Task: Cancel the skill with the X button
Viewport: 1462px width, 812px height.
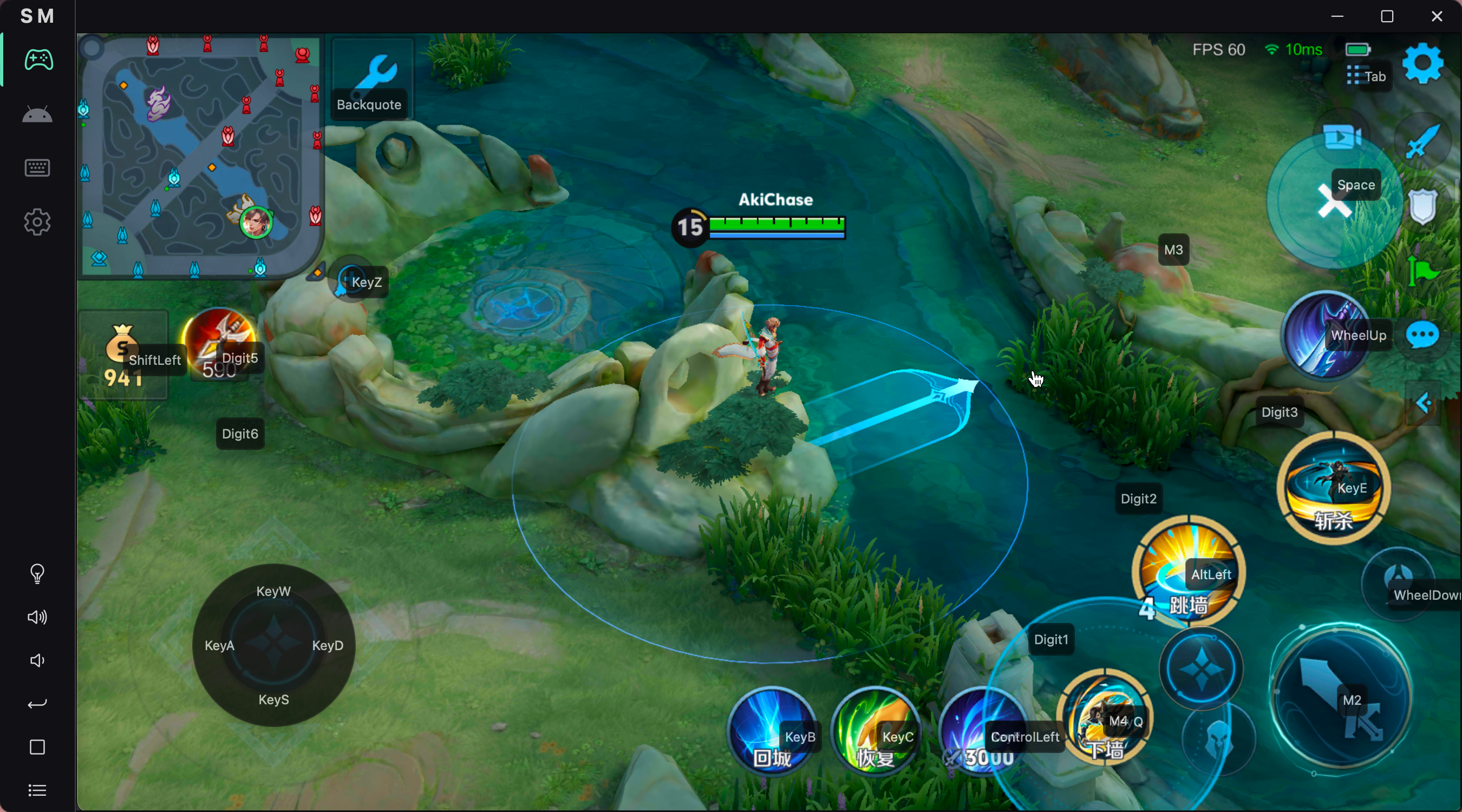Action: [1334, 201]
